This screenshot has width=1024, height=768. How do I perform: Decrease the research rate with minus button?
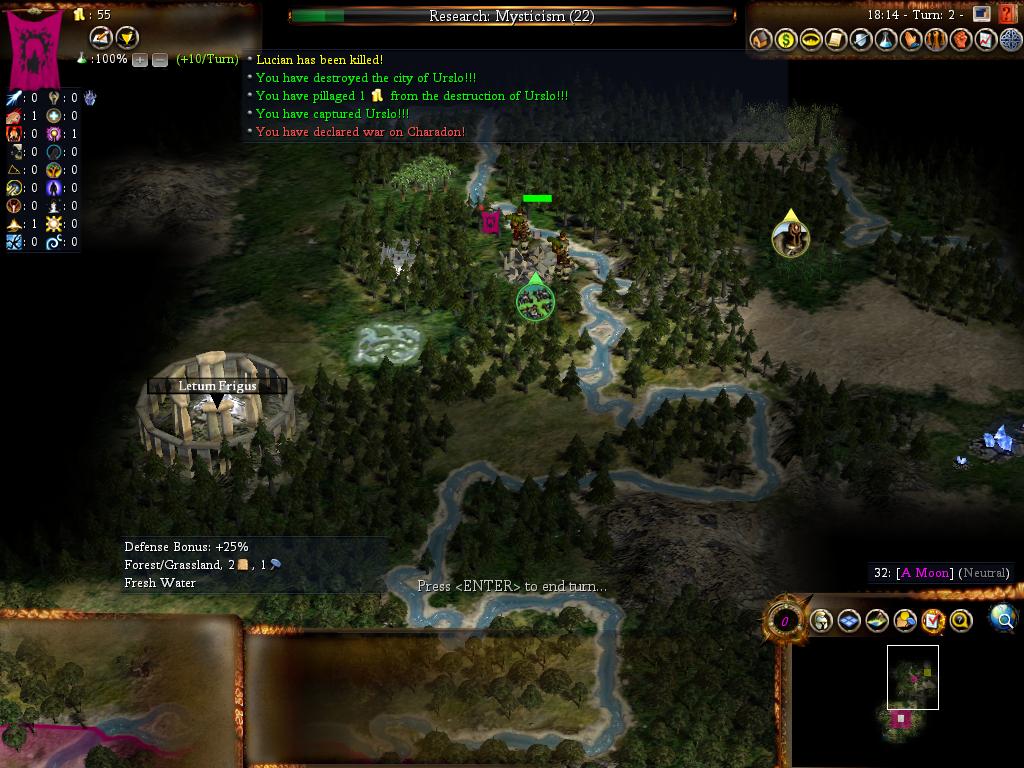[159, 60]
